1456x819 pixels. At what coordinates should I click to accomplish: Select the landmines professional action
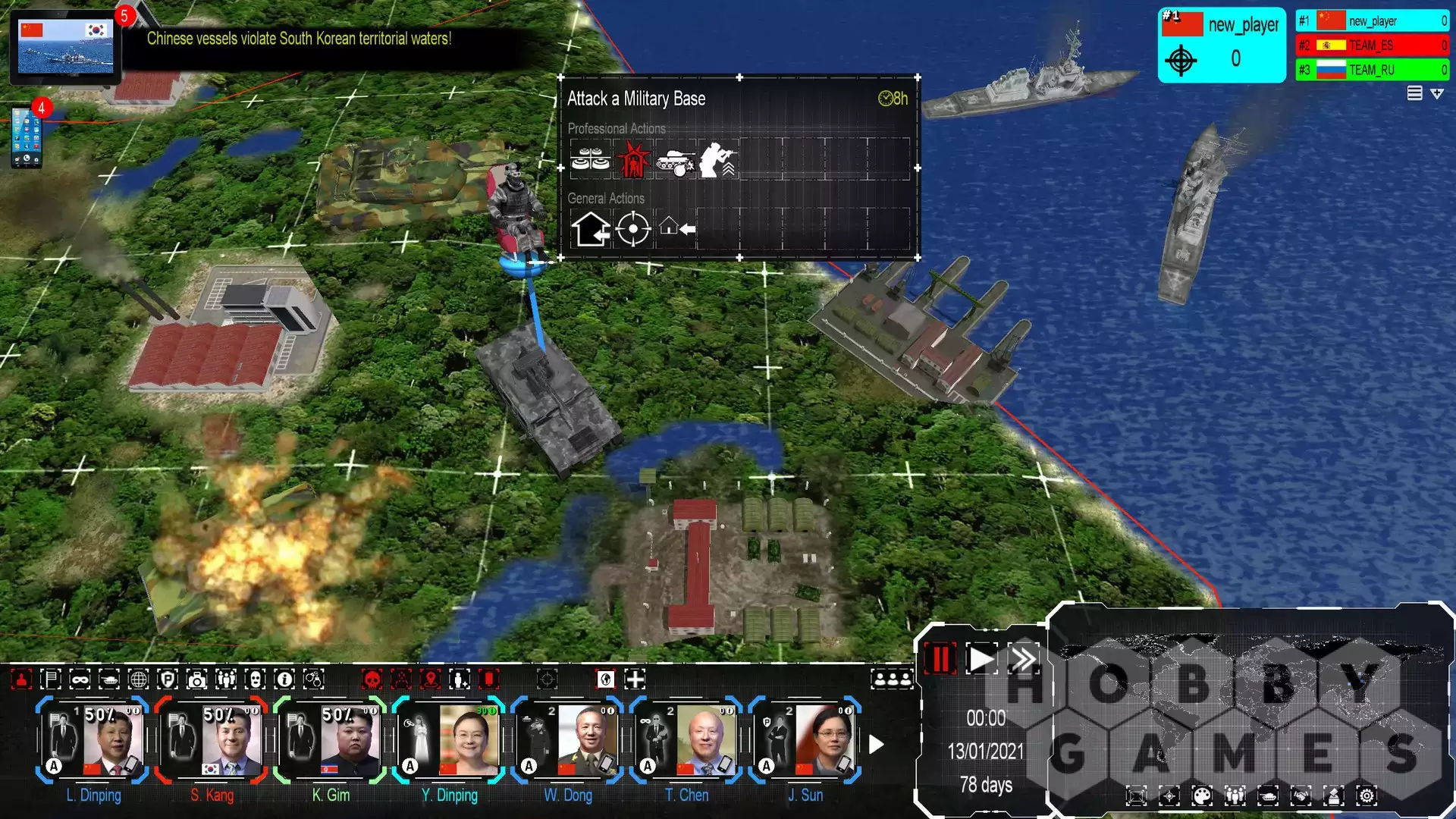(590, 160)
